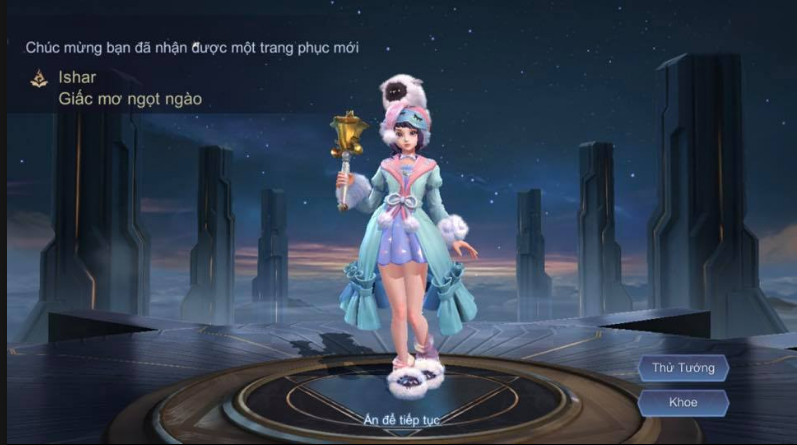Open the Thử Tướng trial button
This screenshot has height=445, width=797.
point(683,368)
